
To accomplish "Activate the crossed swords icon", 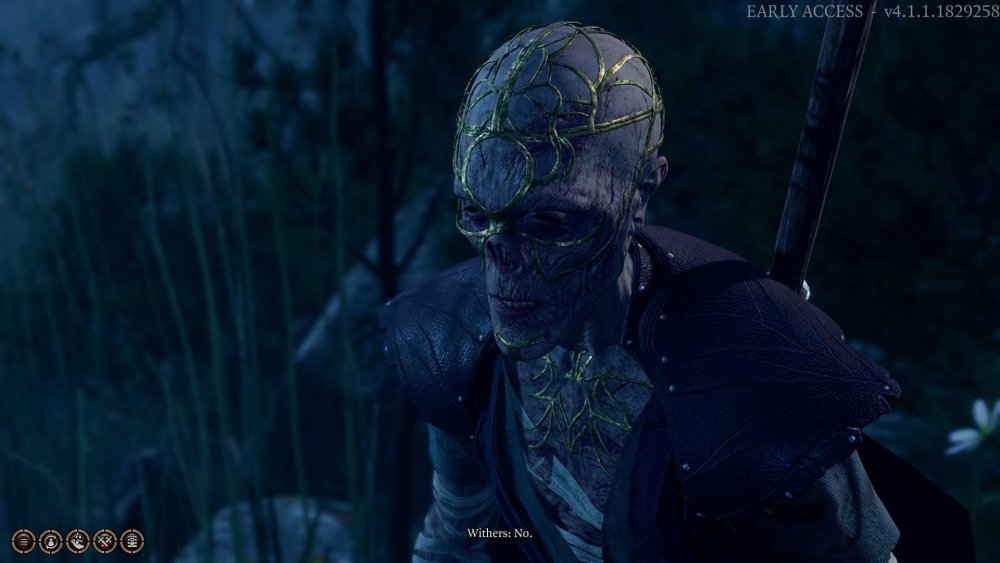I will (104, 541).
